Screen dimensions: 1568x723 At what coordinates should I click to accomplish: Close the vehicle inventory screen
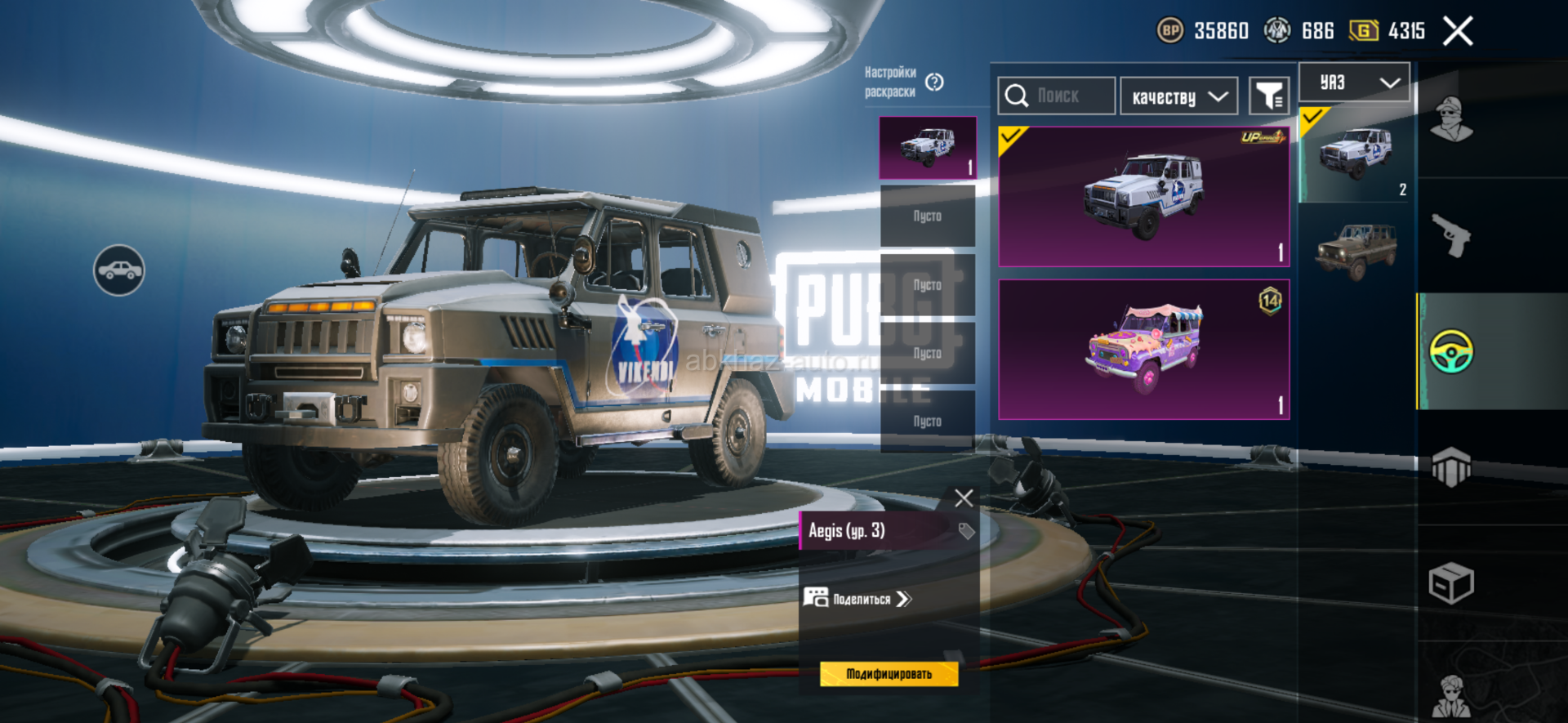tap(1458, 32)
